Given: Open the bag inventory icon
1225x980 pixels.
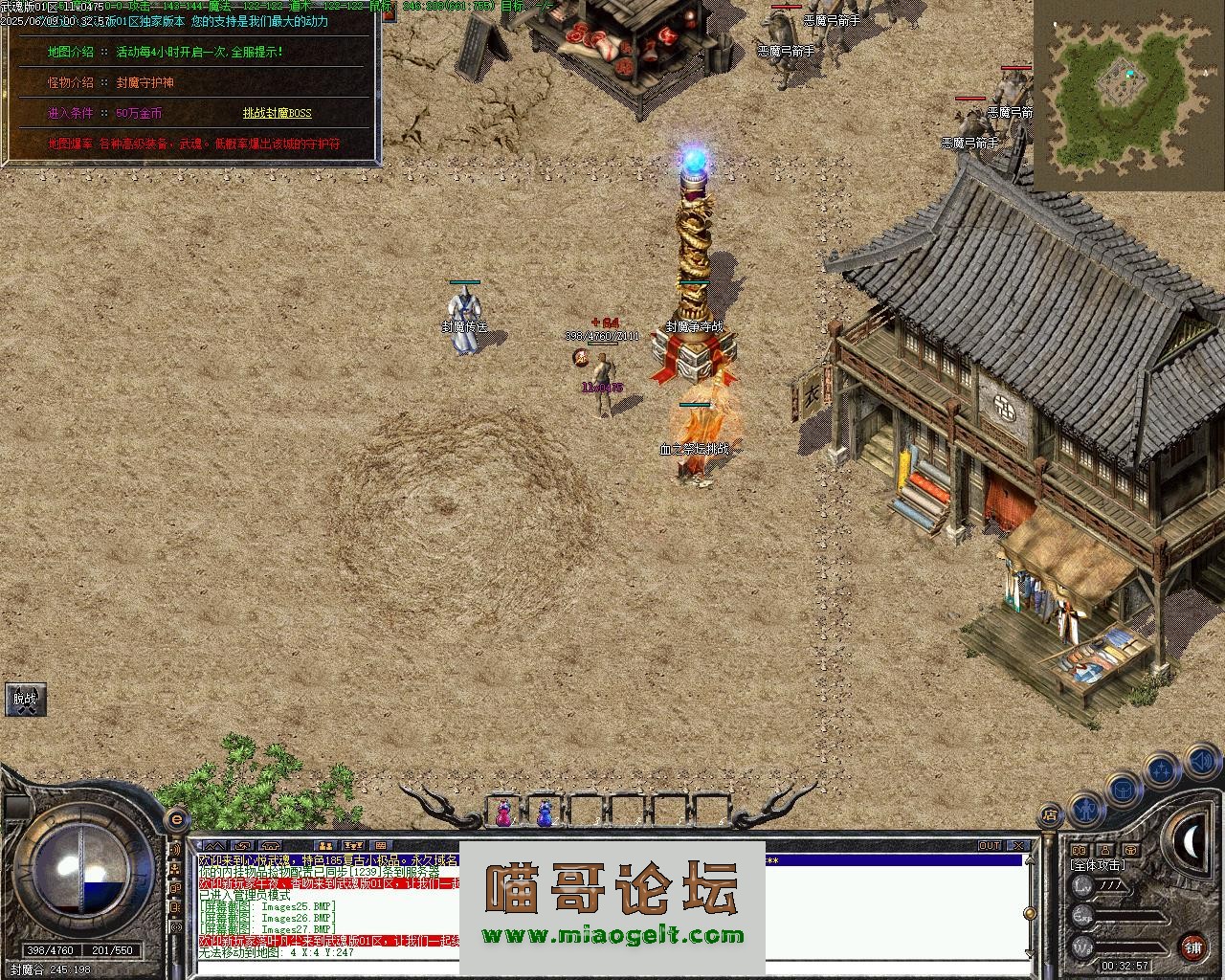Looking at the screenshot, I should click(x=1123, y=790).
